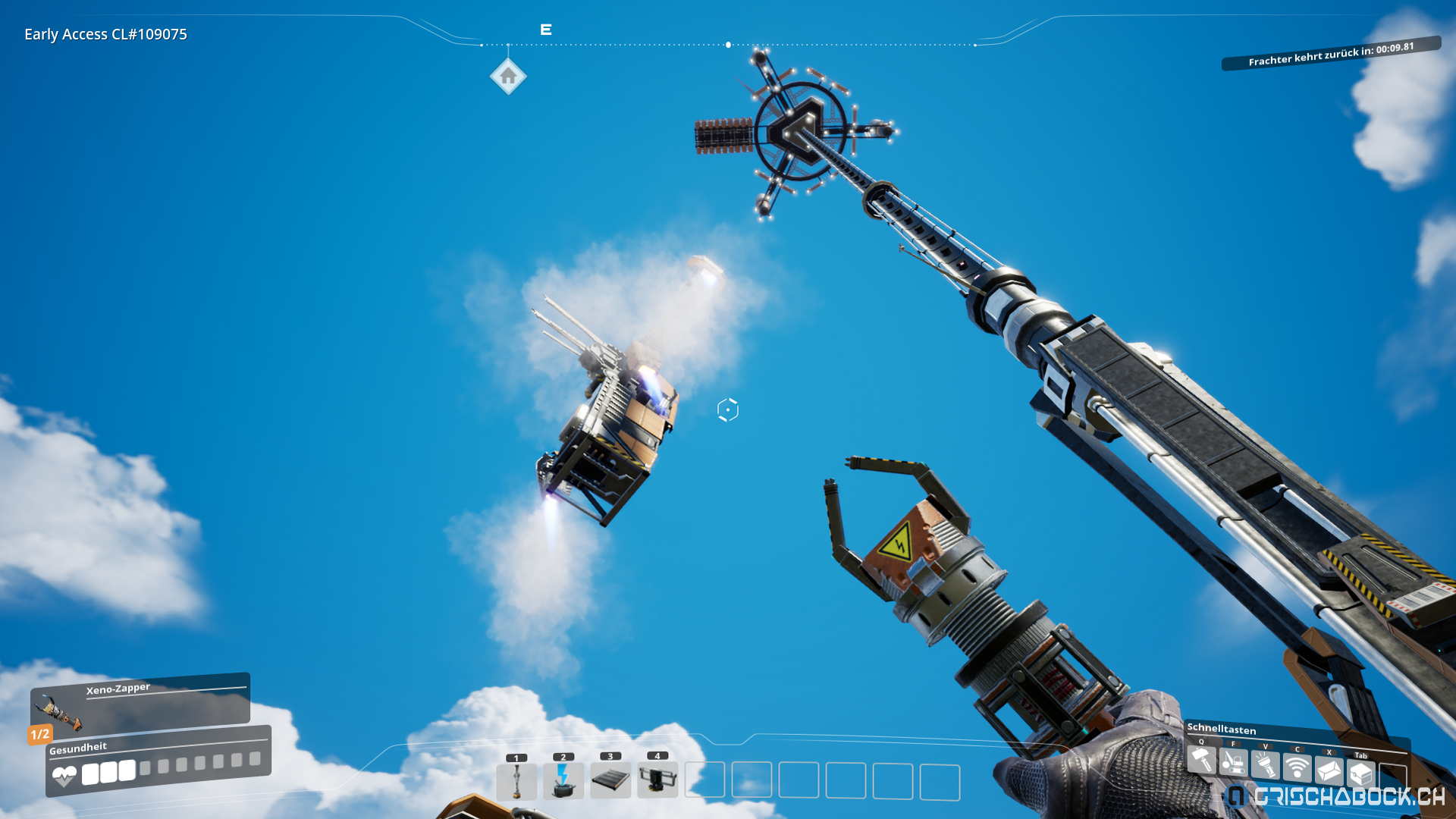Select the power pole in hotbar slot 1
The image size is (1456, 819).
tap(516, 781)
